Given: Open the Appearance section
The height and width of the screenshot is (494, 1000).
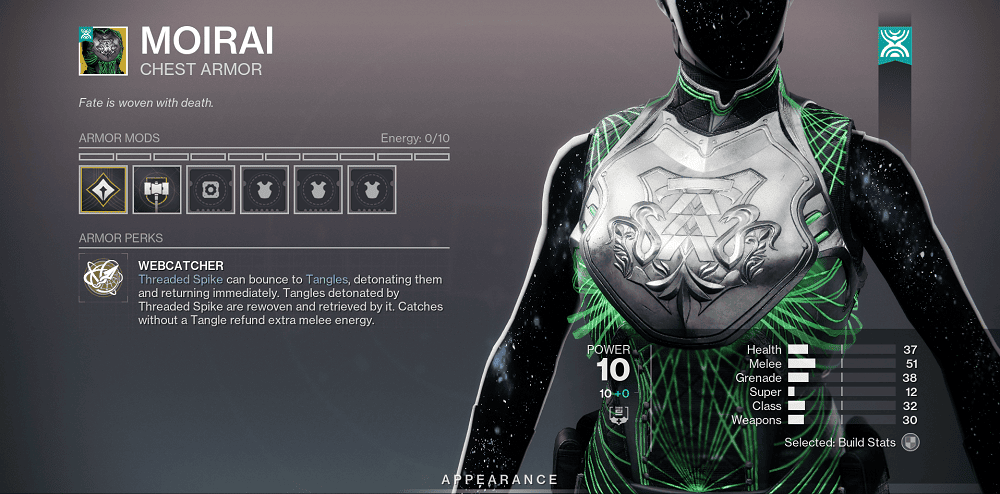Looking at the screenshot, I should (x=500, y=480).
